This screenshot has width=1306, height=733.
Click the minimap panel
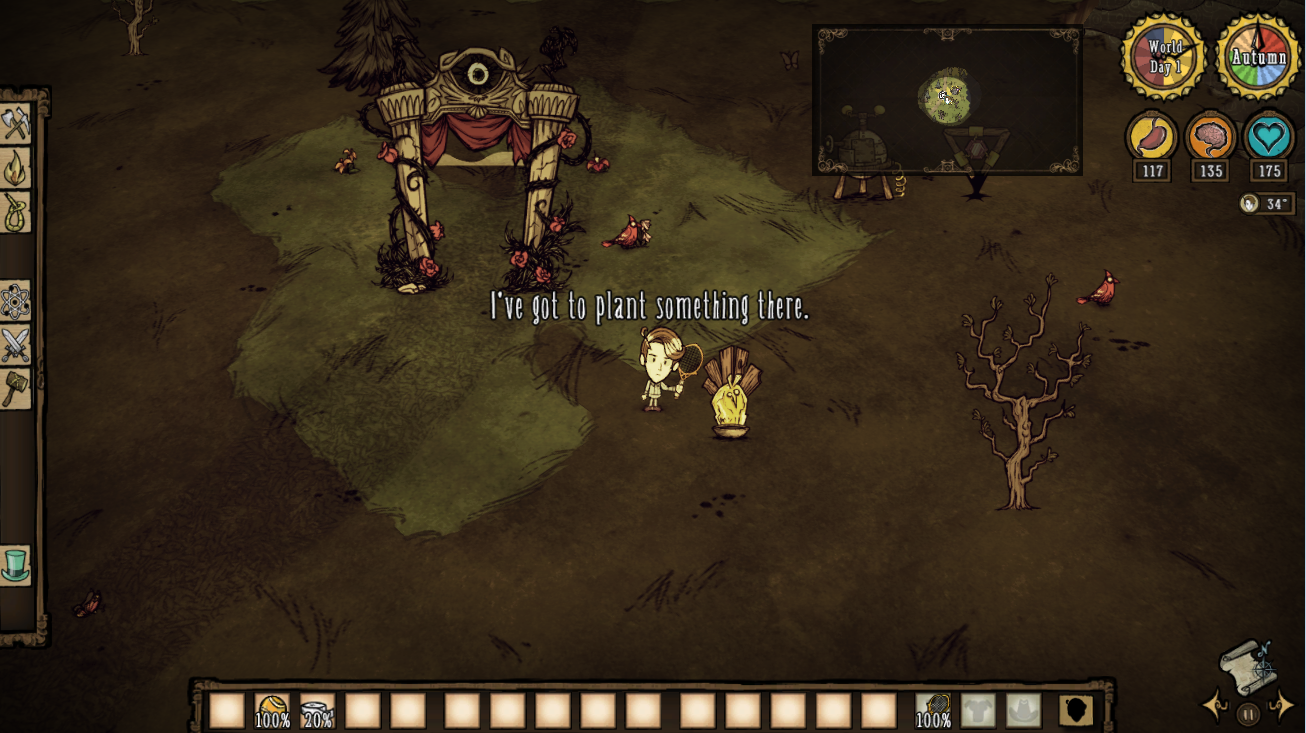click(947, 100)
